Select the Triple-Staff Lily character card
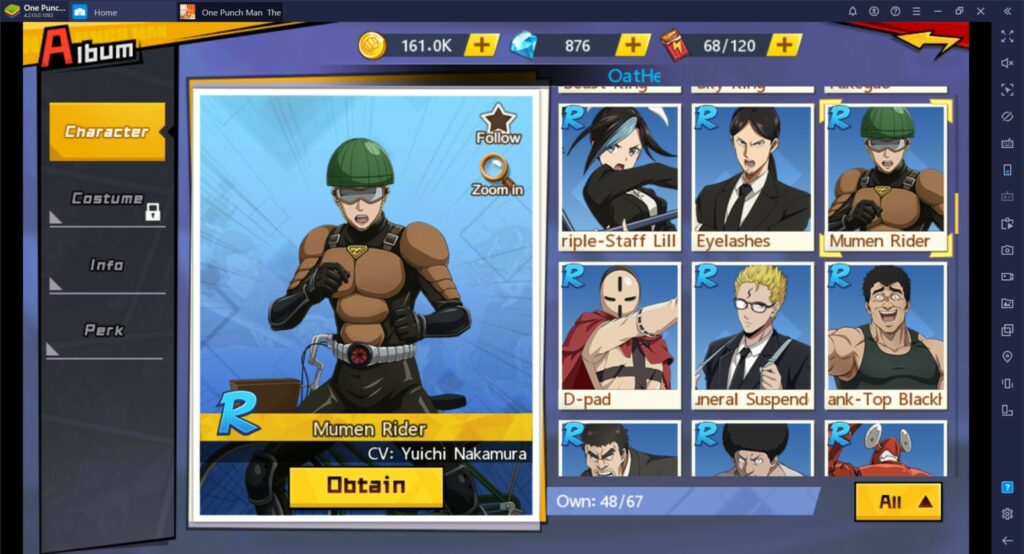1024x554 pixels. (620, 176)
